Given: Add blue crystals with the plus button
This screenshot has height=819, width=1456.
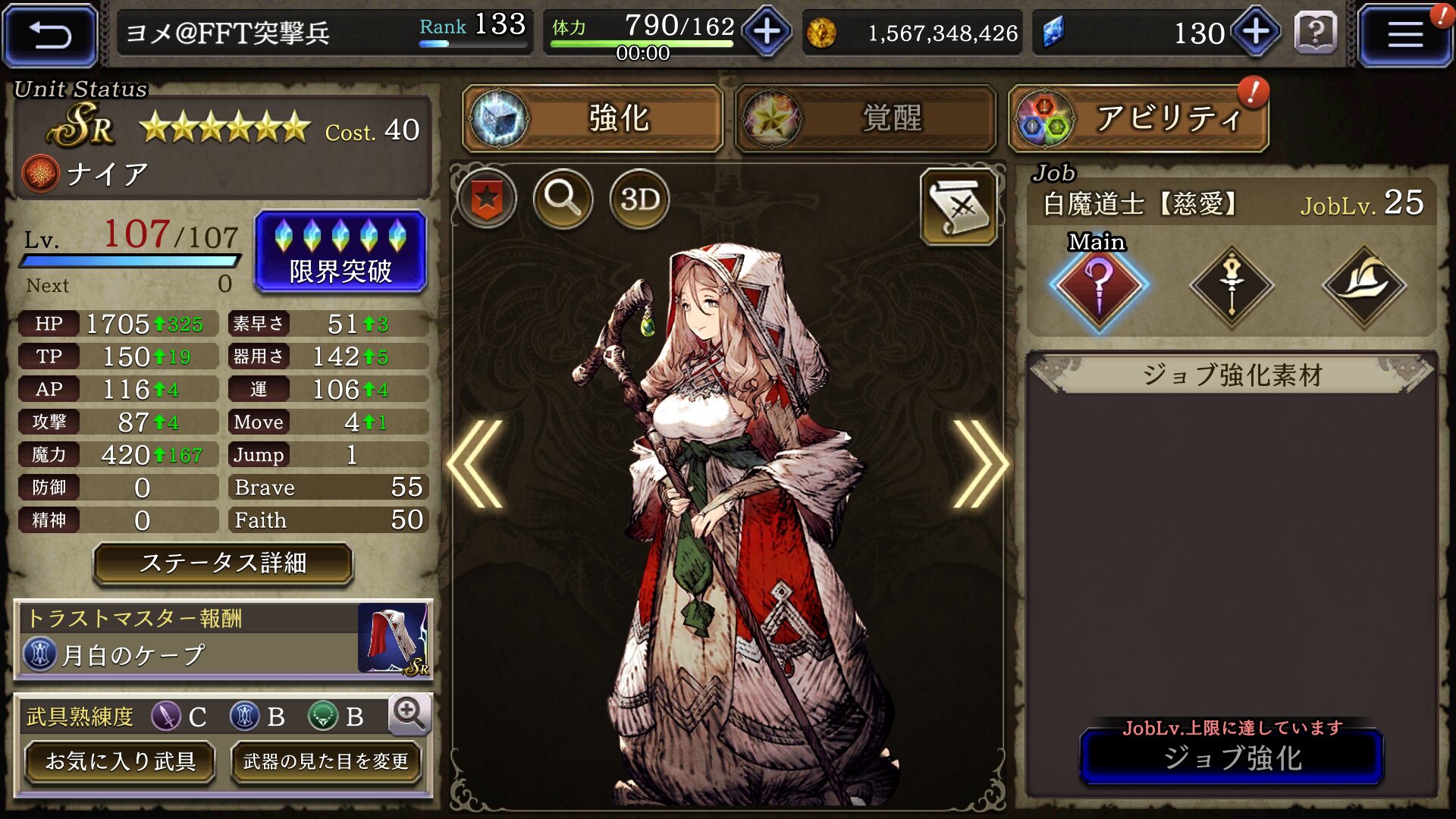Looking at the screenshot, I should [1256, 32].
